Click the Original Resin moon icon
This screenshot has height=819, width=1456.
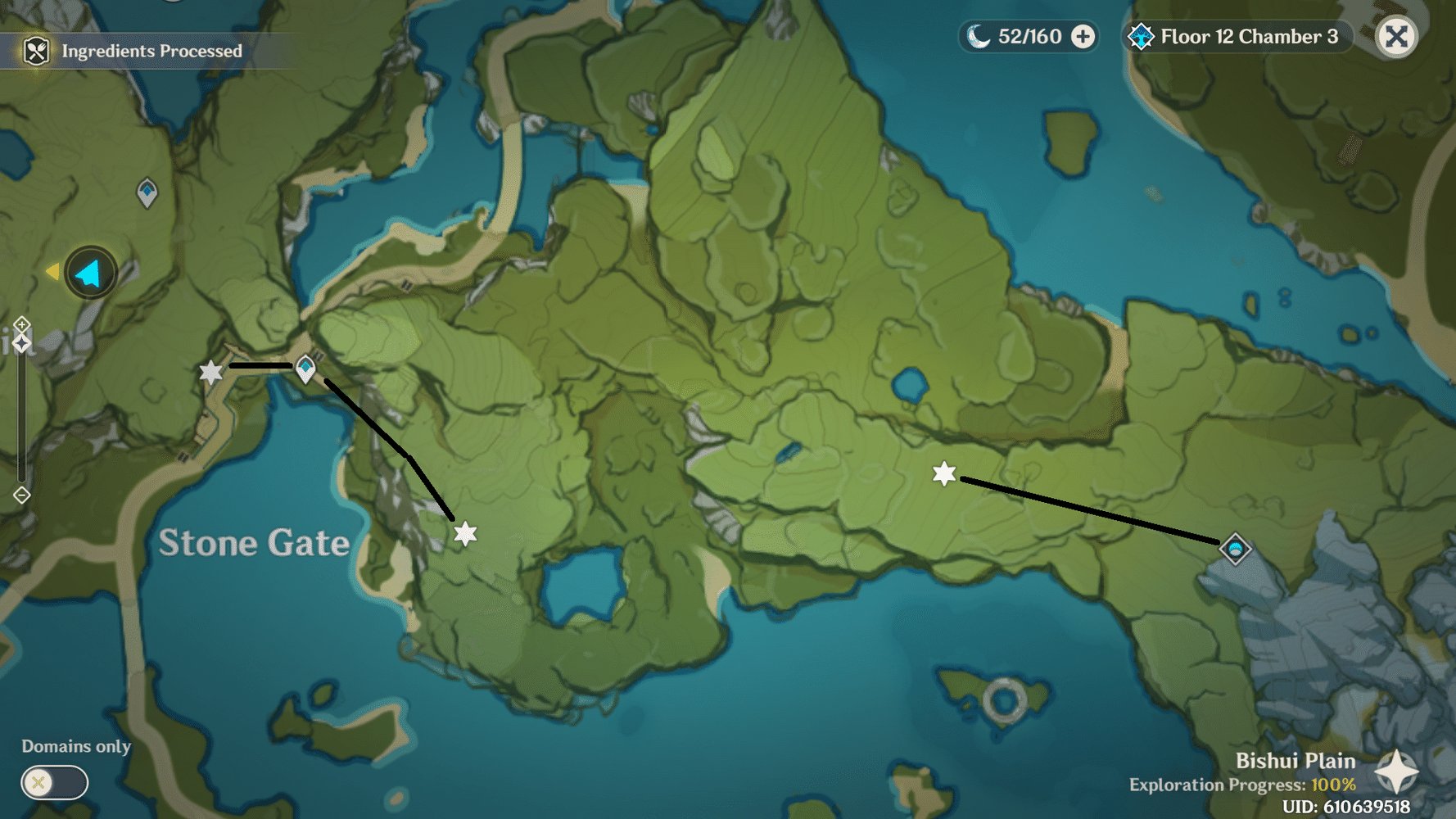click(x=979, y=36)
